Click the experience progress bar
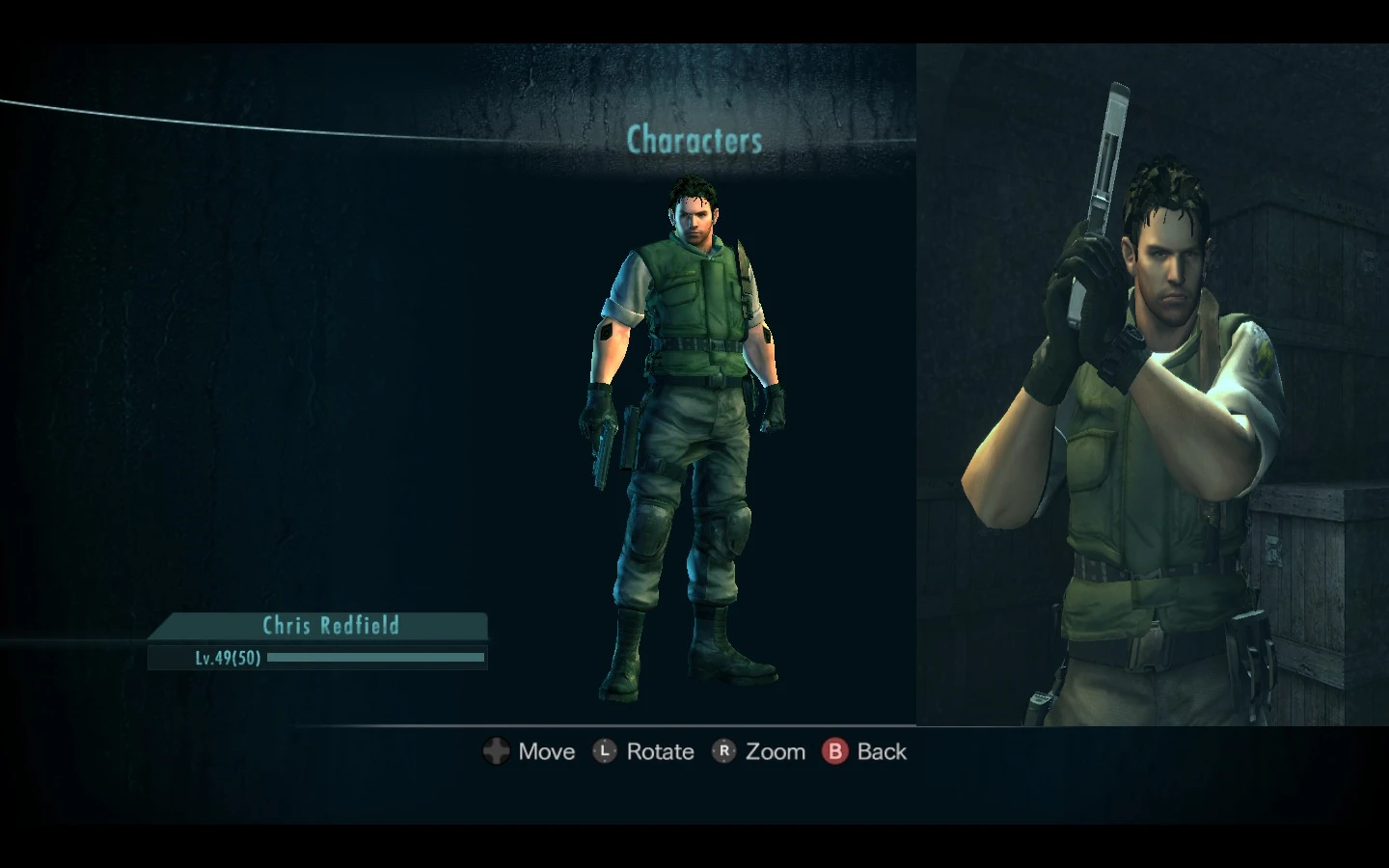Screen dimensions: 1389x868 click(x=376, y=659)
